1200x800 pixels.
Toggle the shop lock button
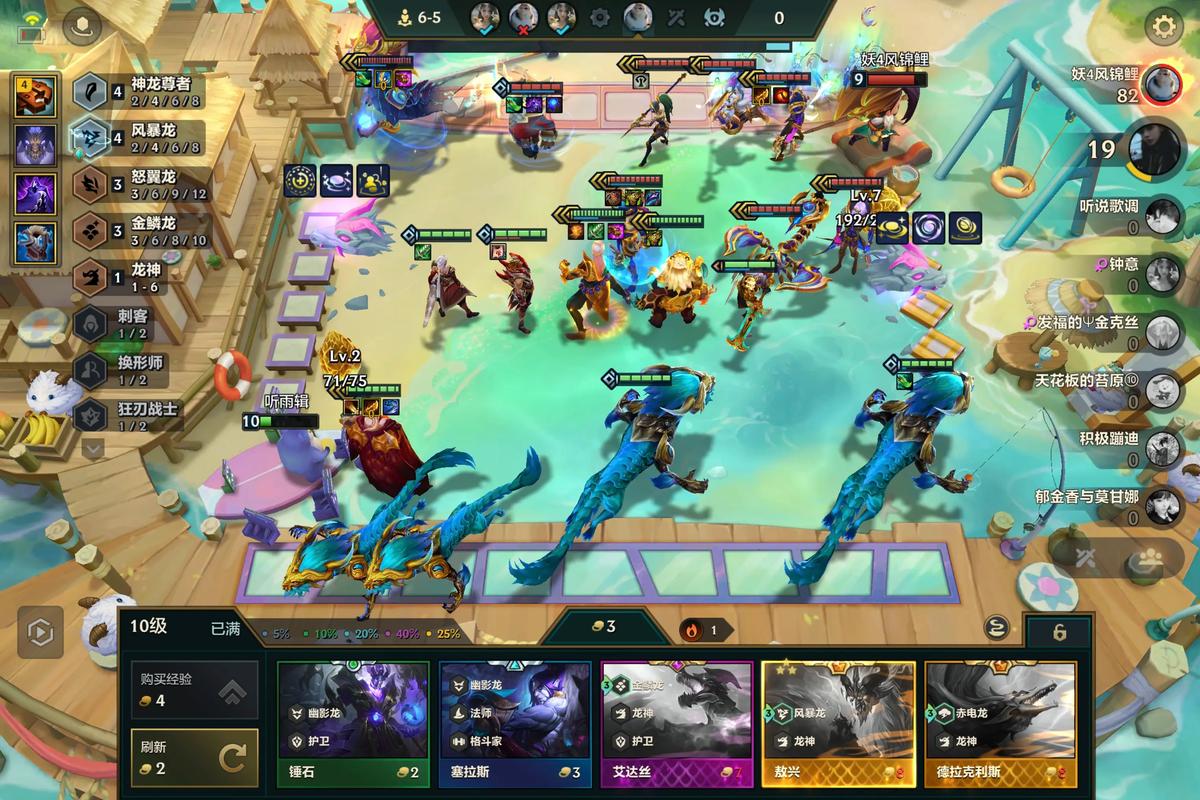(1059, 632)
